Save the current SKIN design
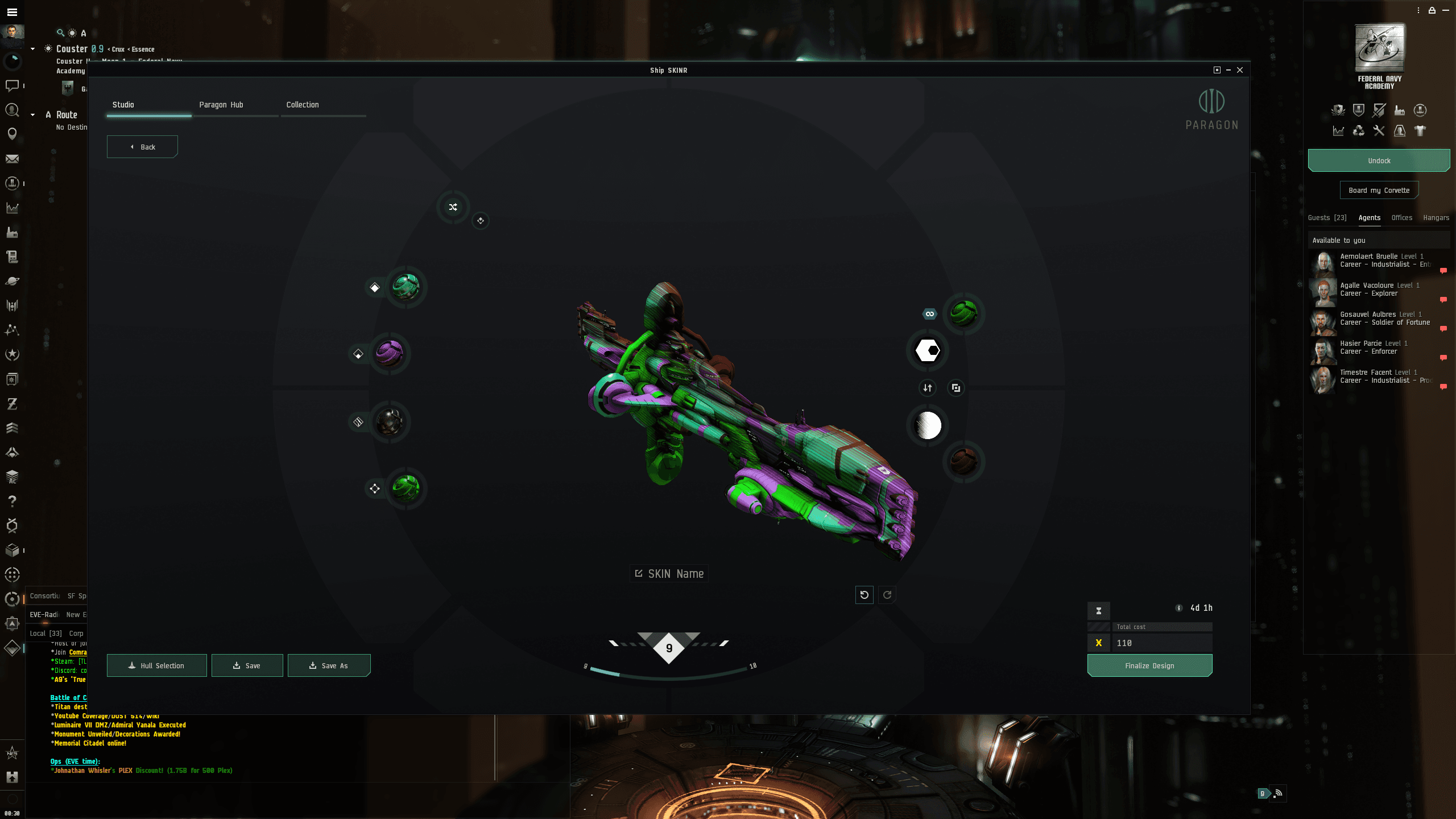 [247, 665]
